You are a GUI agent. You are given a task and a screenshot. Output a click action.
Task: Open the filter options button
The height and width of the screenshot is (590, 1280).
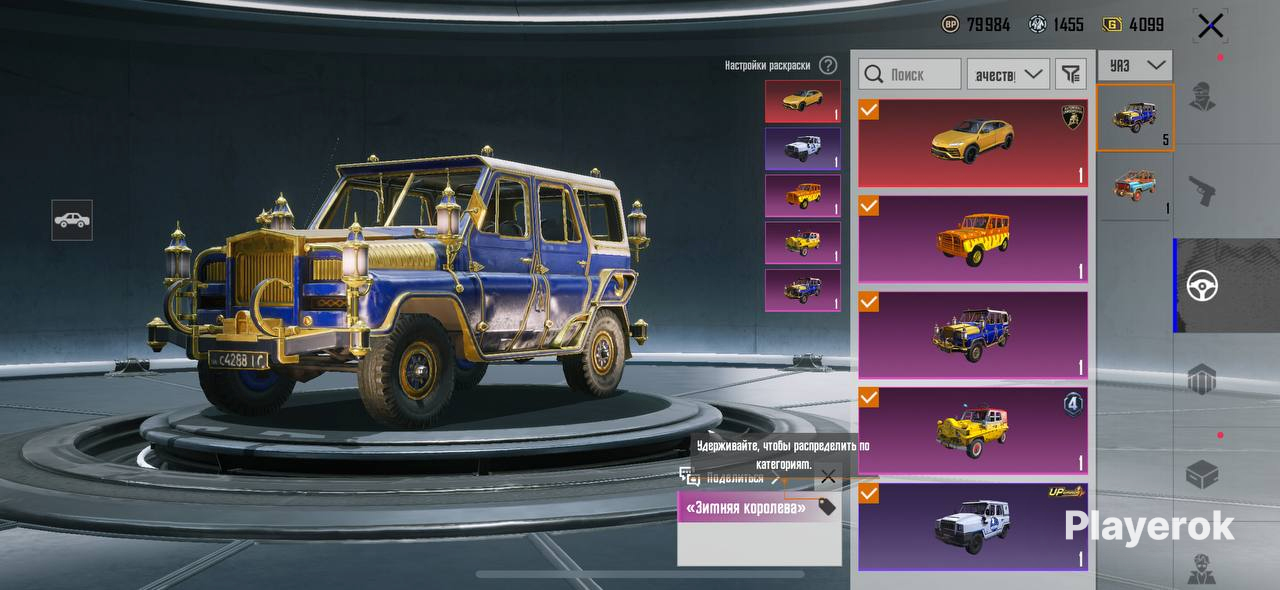point(1071,74)
